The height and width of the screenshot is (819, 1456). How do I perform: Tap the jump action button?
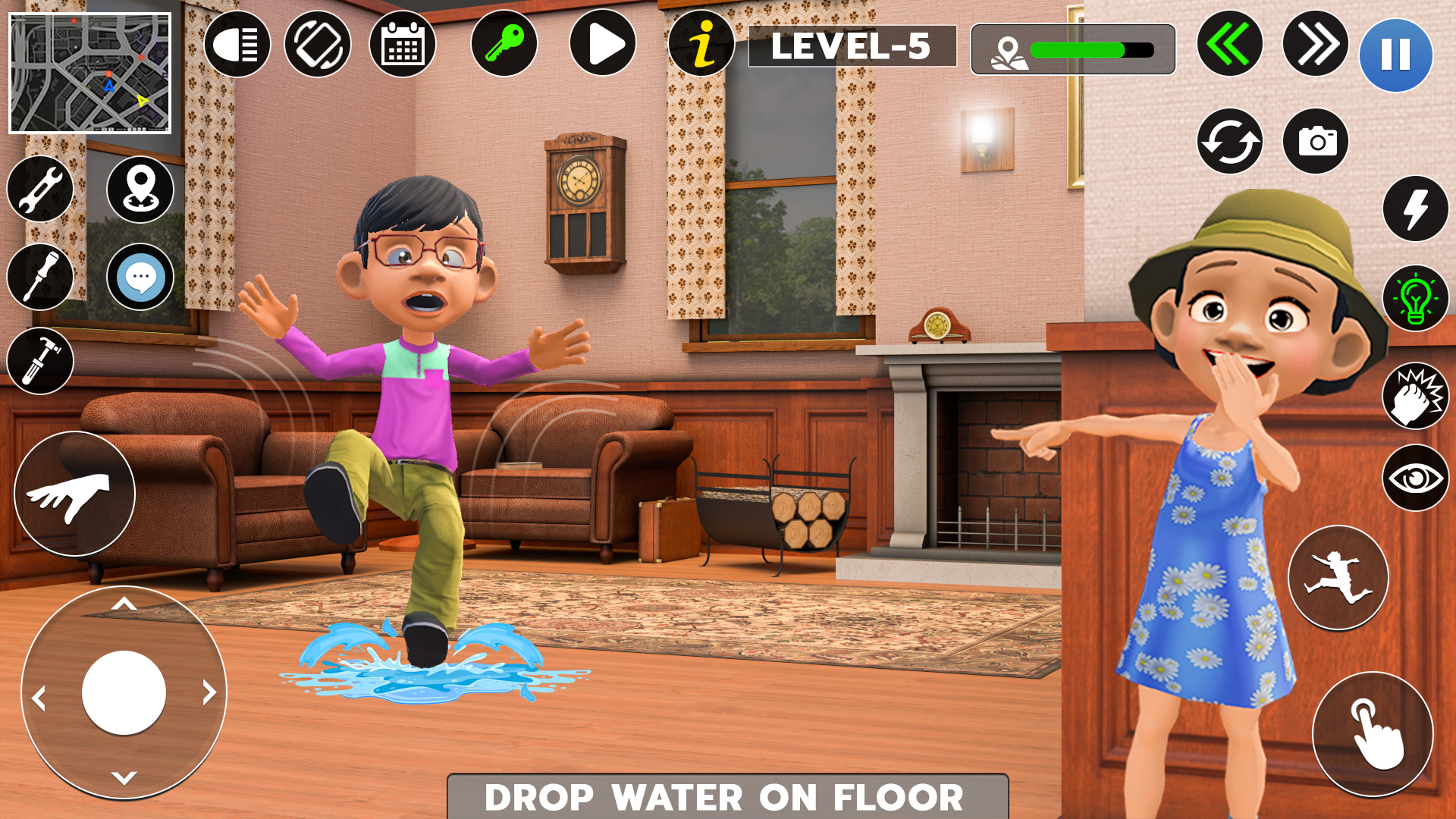click(1338, 579)
